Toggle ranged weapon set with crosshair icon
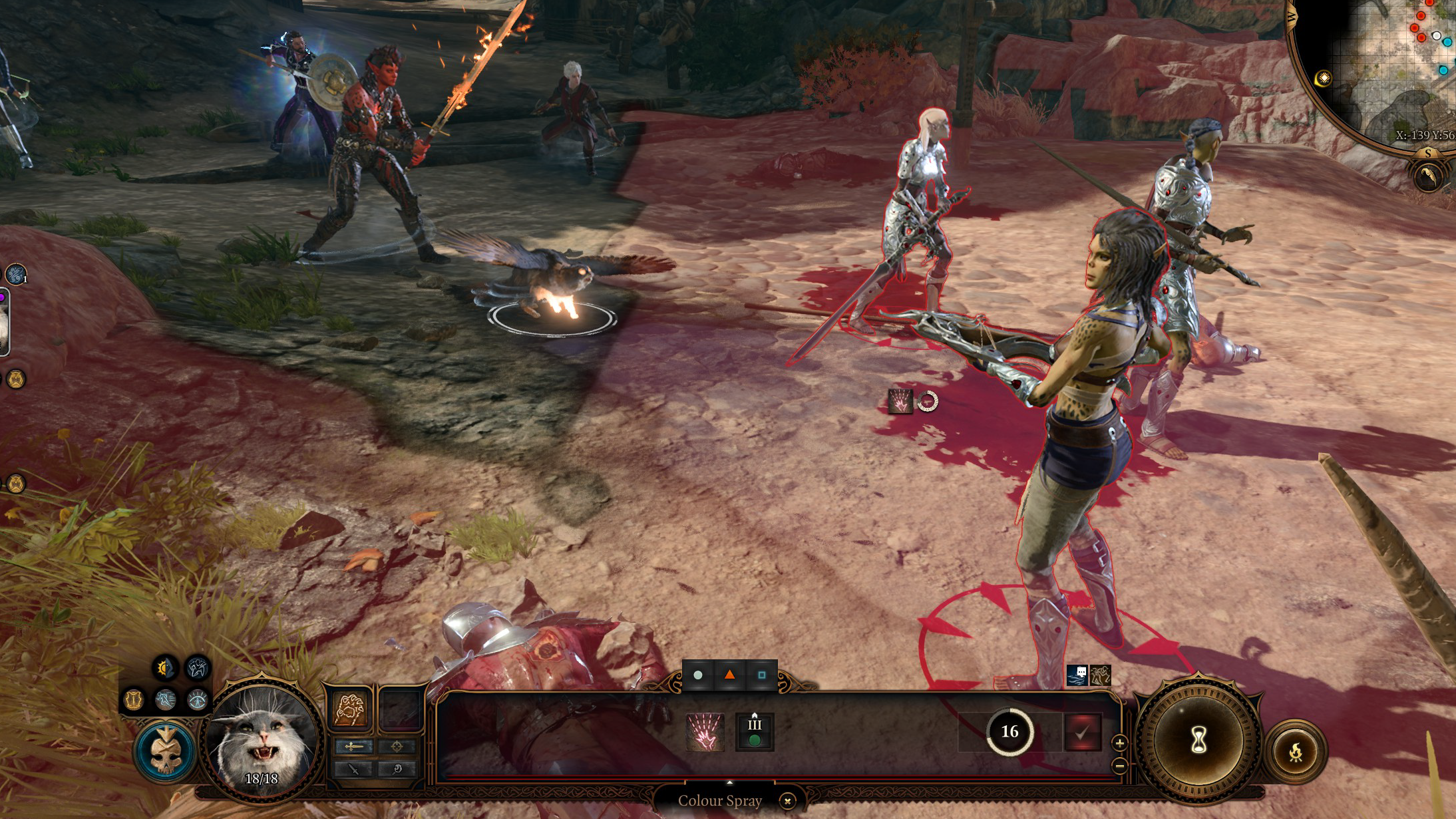The image size is (1456, 819). tap(397, 746)
